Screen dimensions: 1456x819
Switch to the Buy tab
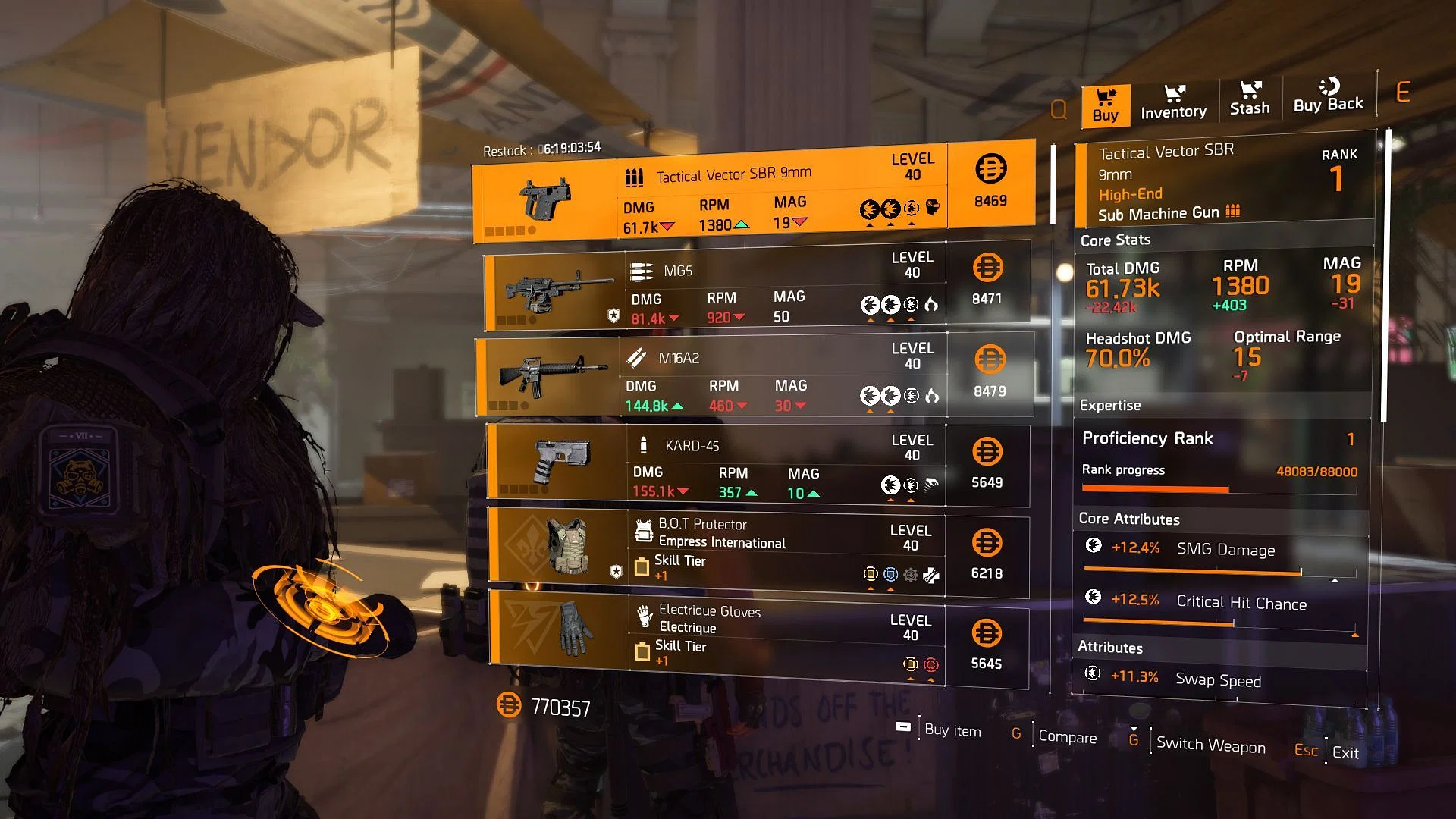1106,105
